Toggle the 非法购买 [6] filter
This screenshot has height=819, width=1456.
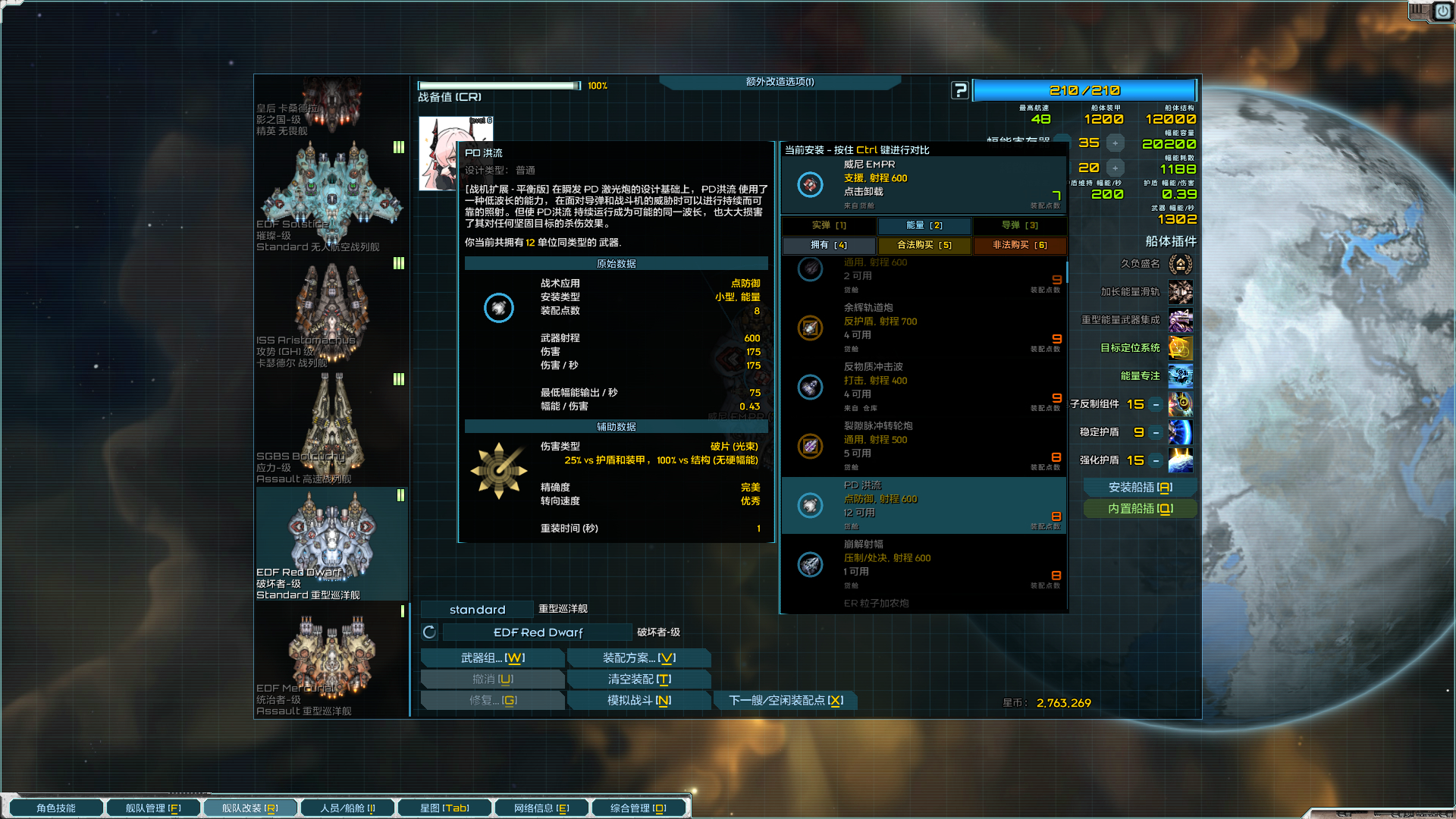pyautogui.click(x=1020, y=245)
